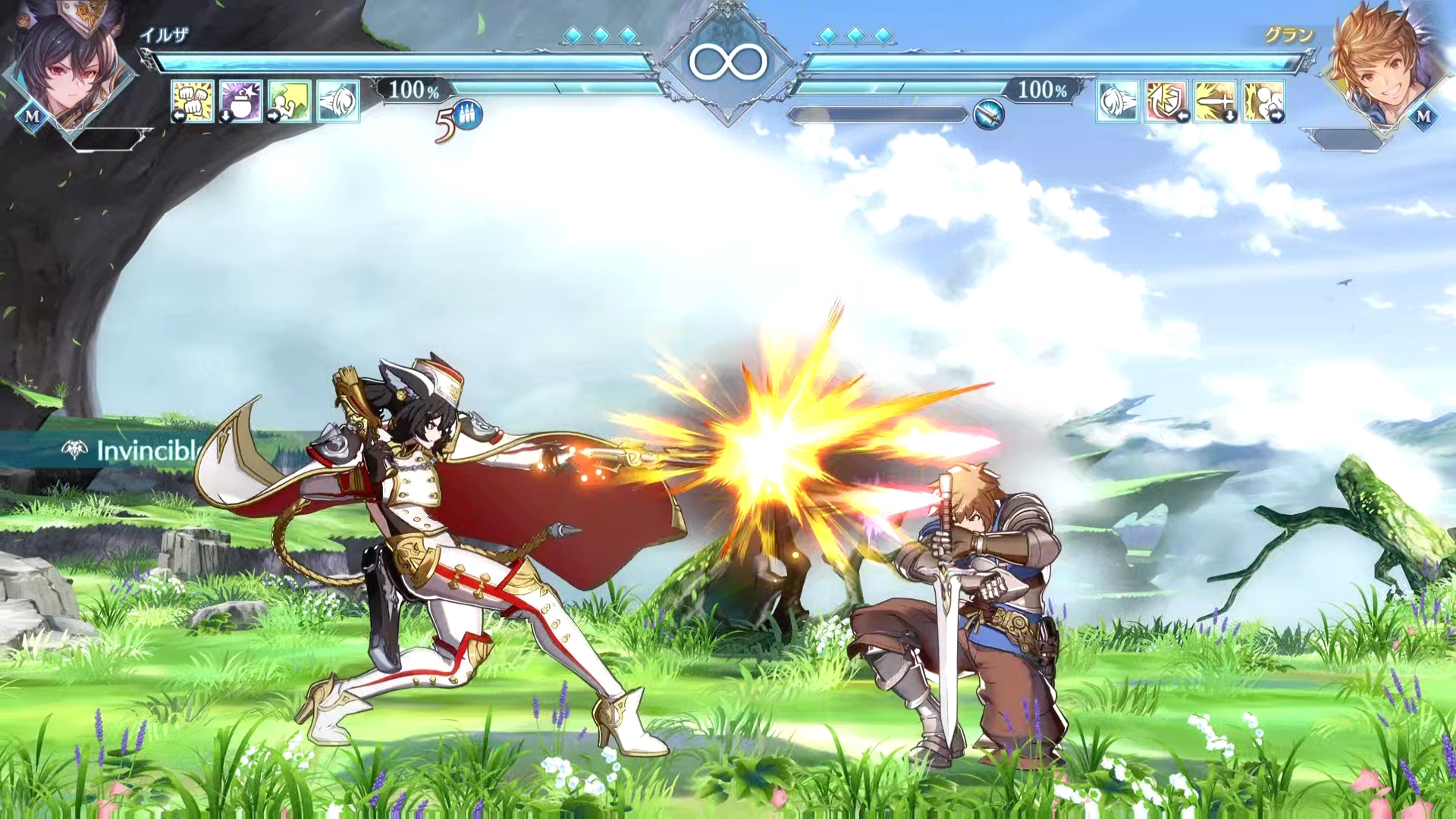1456x819 pixels.
Task: Click Gran's glowing sword gauge icon
Action: [989, 115]
